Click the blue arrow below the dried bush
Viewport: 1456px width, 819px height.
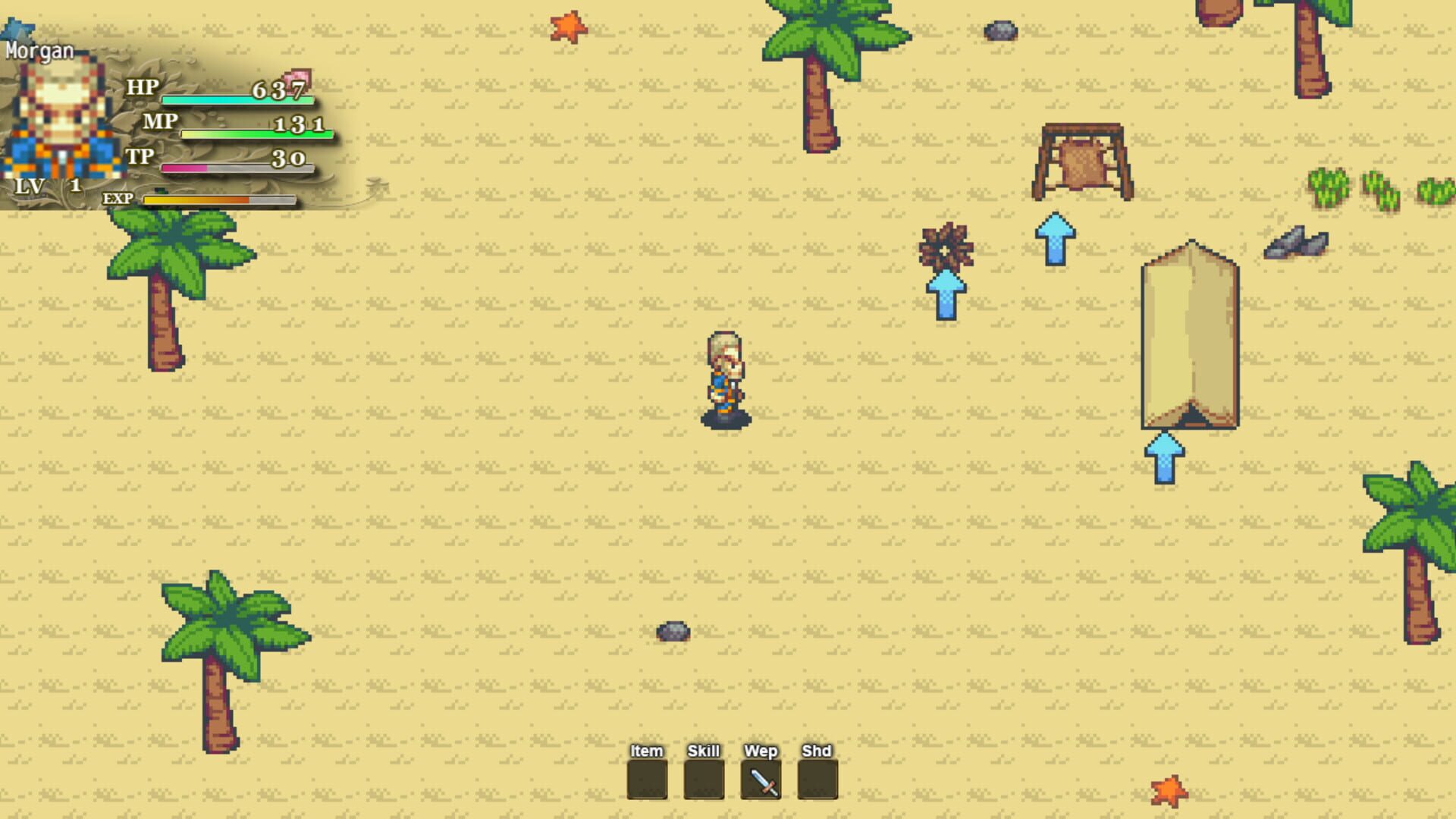[945, 297]
